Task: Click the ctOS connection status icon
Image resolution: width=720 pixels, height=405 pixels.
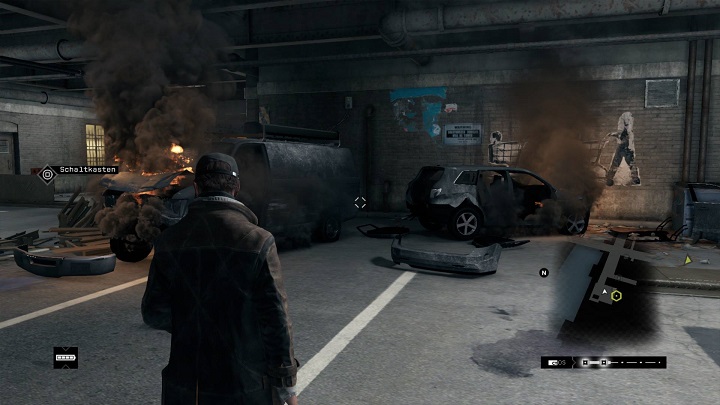Action: point(555,362)
